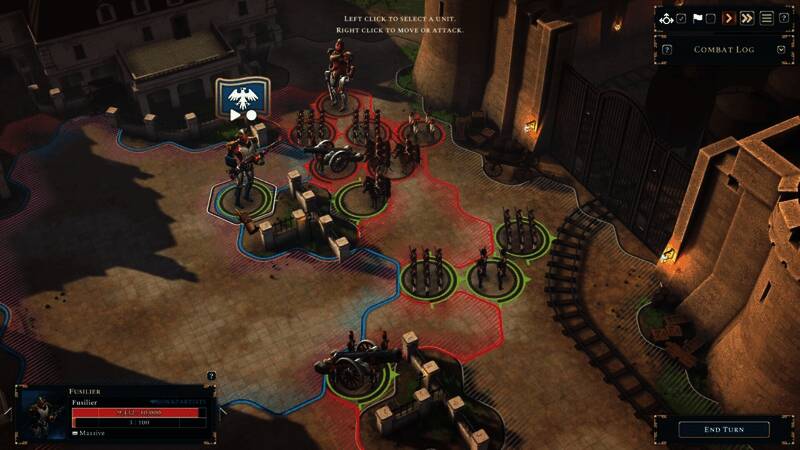
Task: Click the End Turn button
Action: pos(724,429)
